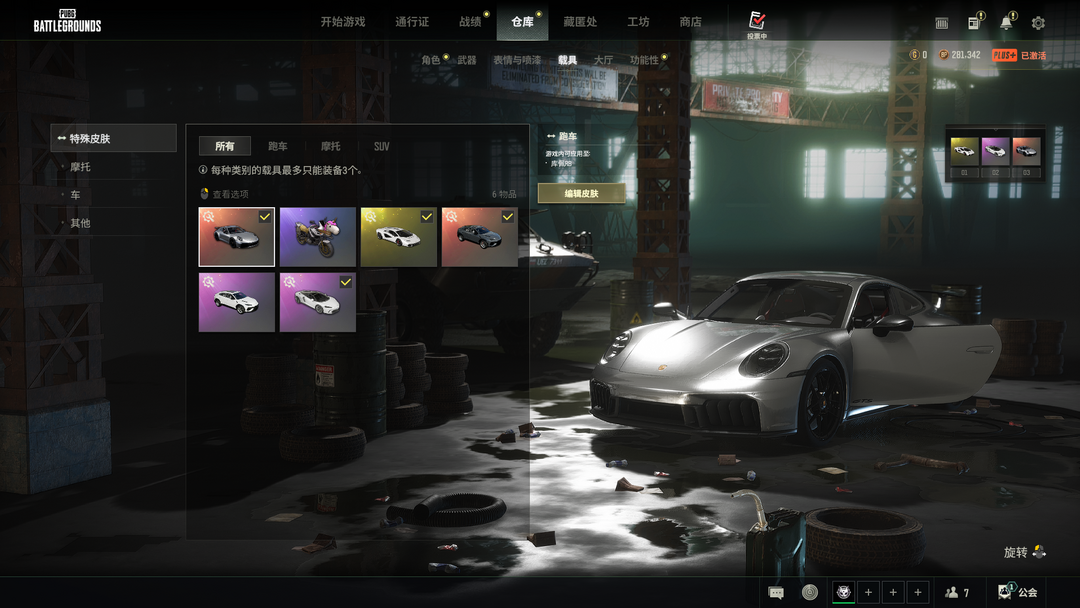1080x608 pixels.
Task: Open the chat bubble icon
Action: tap(776, 592)
